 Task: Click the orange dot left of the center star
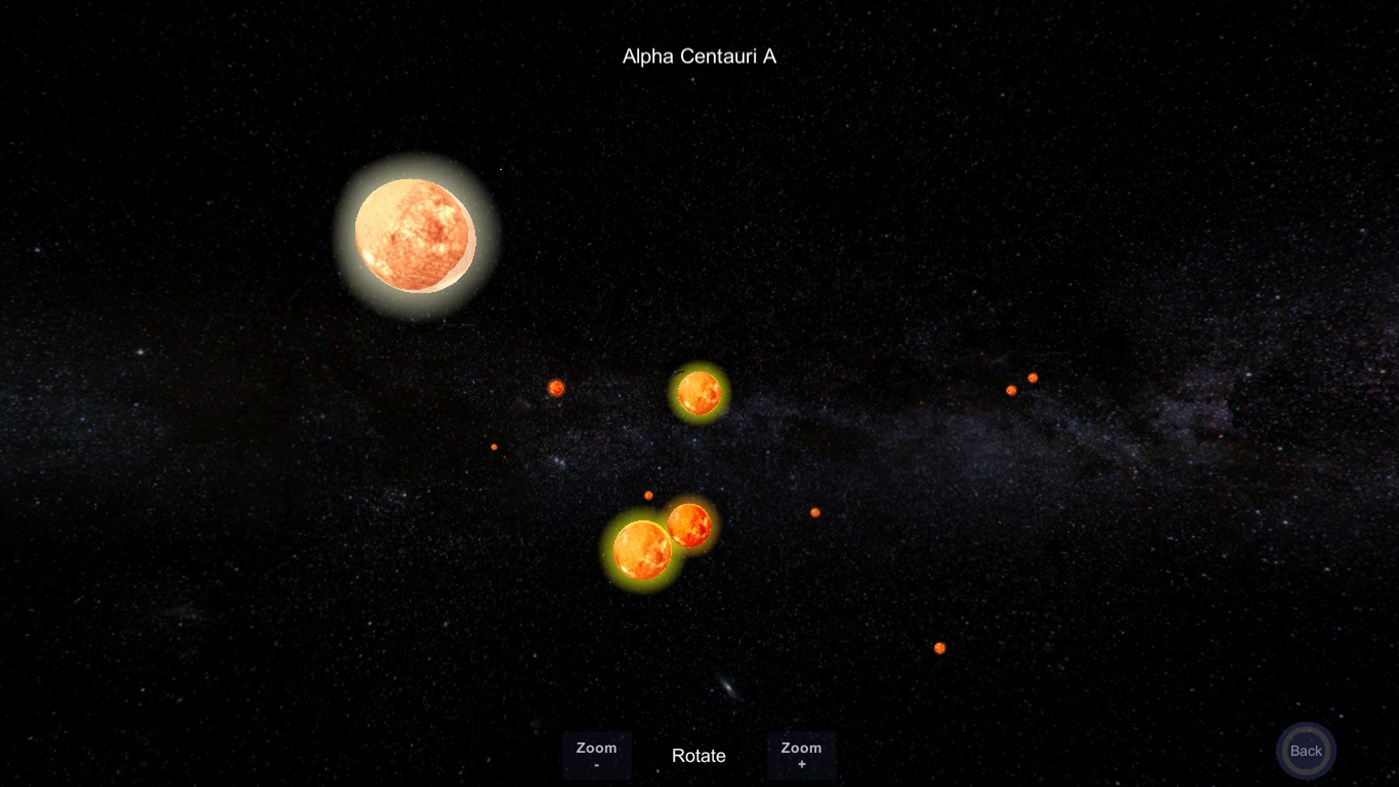pyautogui.click(x=556, y=387)
